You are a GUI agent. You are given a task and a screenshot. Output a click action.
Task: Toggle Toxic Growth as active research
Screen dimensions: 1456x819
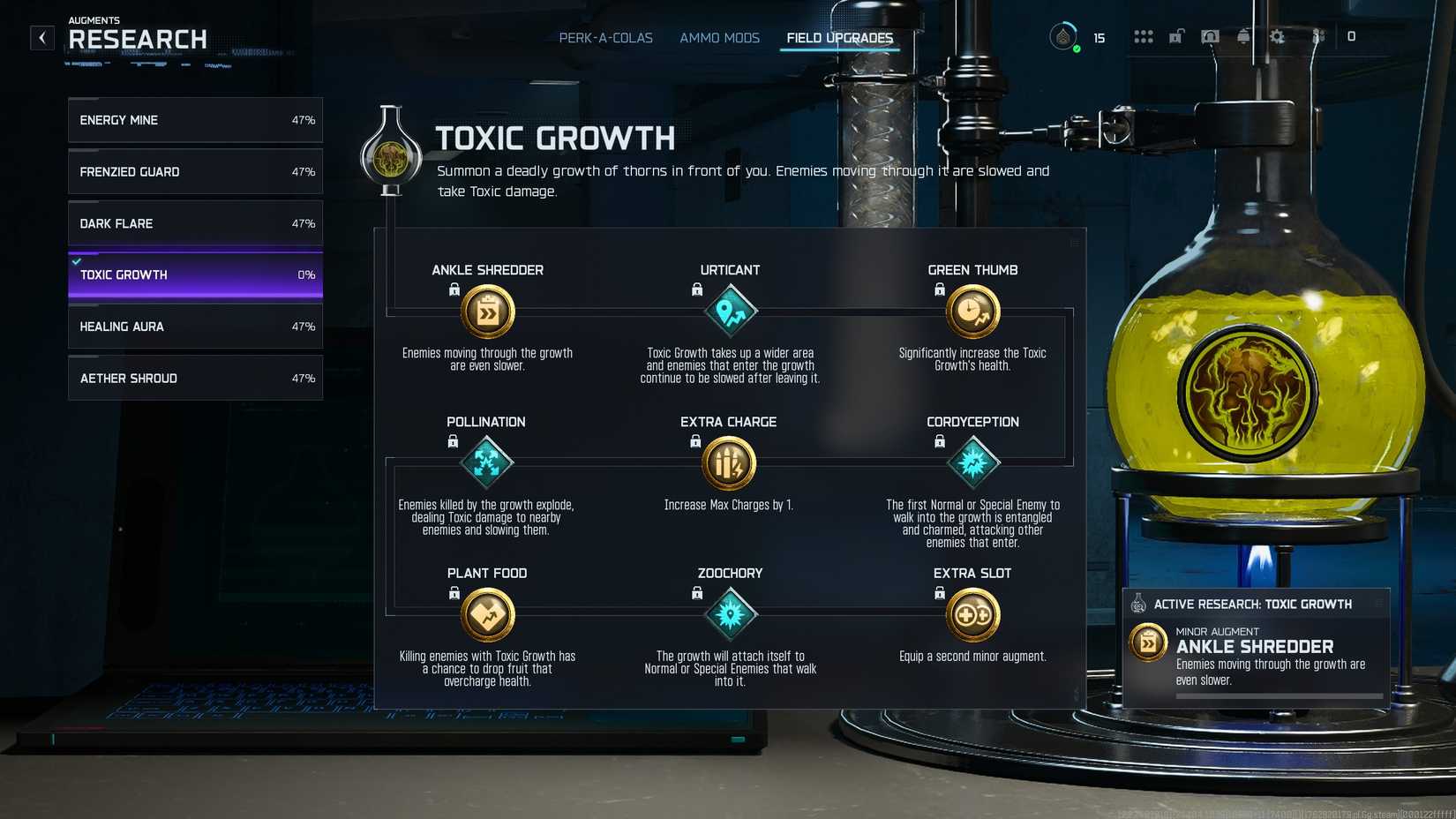pos(194,274)
